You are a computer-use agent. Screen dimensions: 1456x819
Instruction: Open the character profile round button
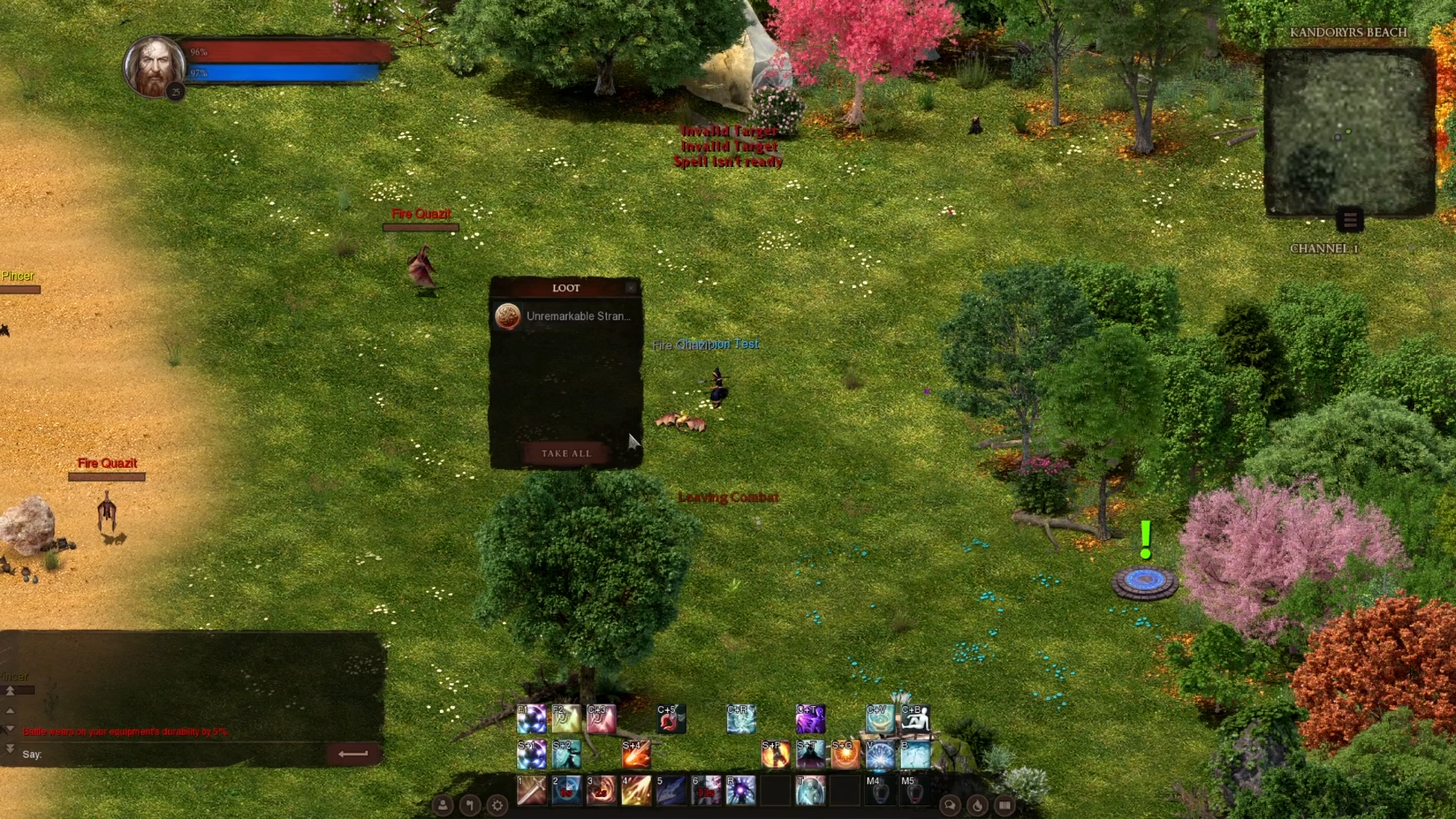pyautogui.click(x=443, y=805)
